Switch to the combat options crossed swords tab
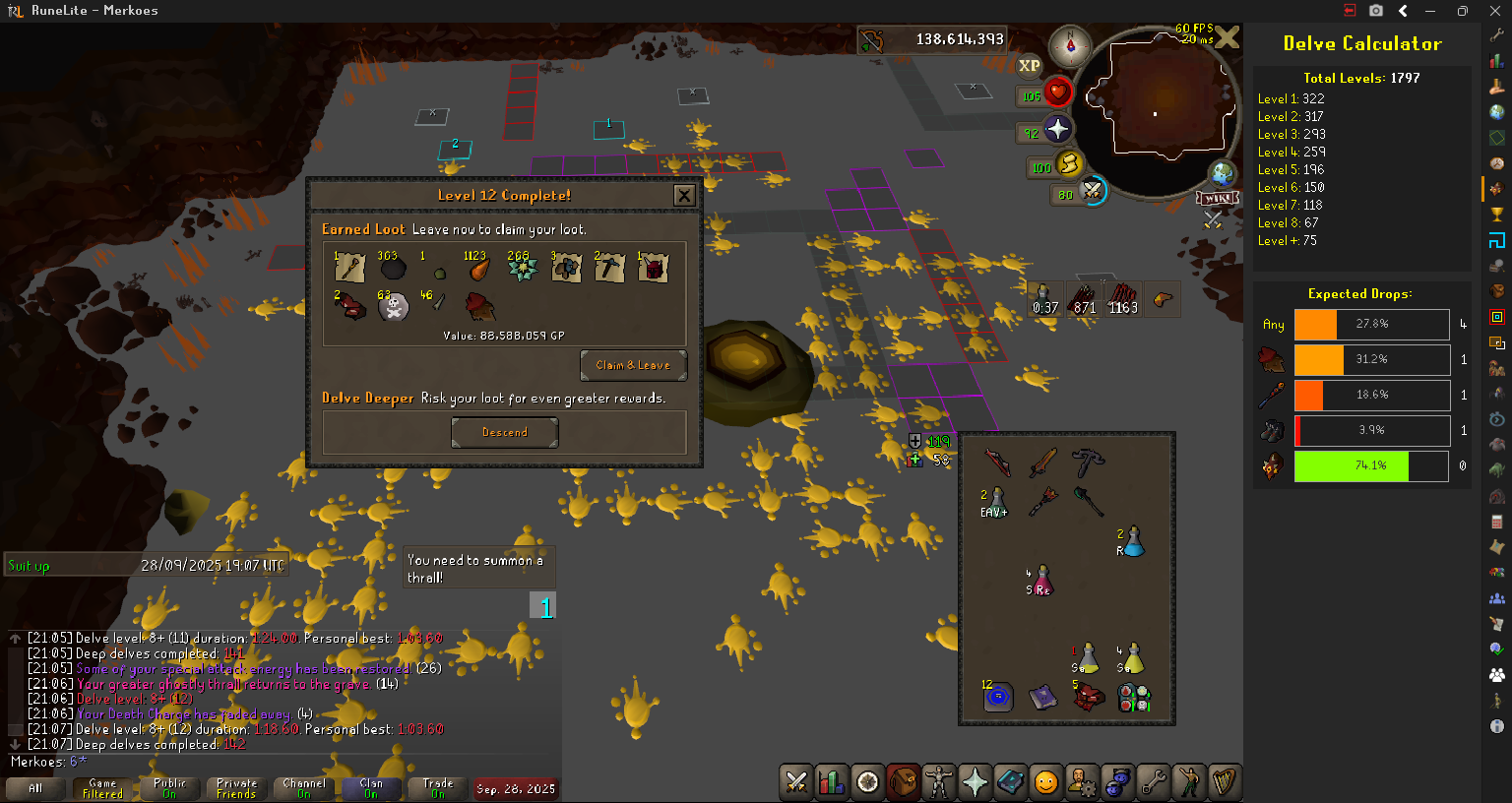1512x803 pixels. [795, 782]
